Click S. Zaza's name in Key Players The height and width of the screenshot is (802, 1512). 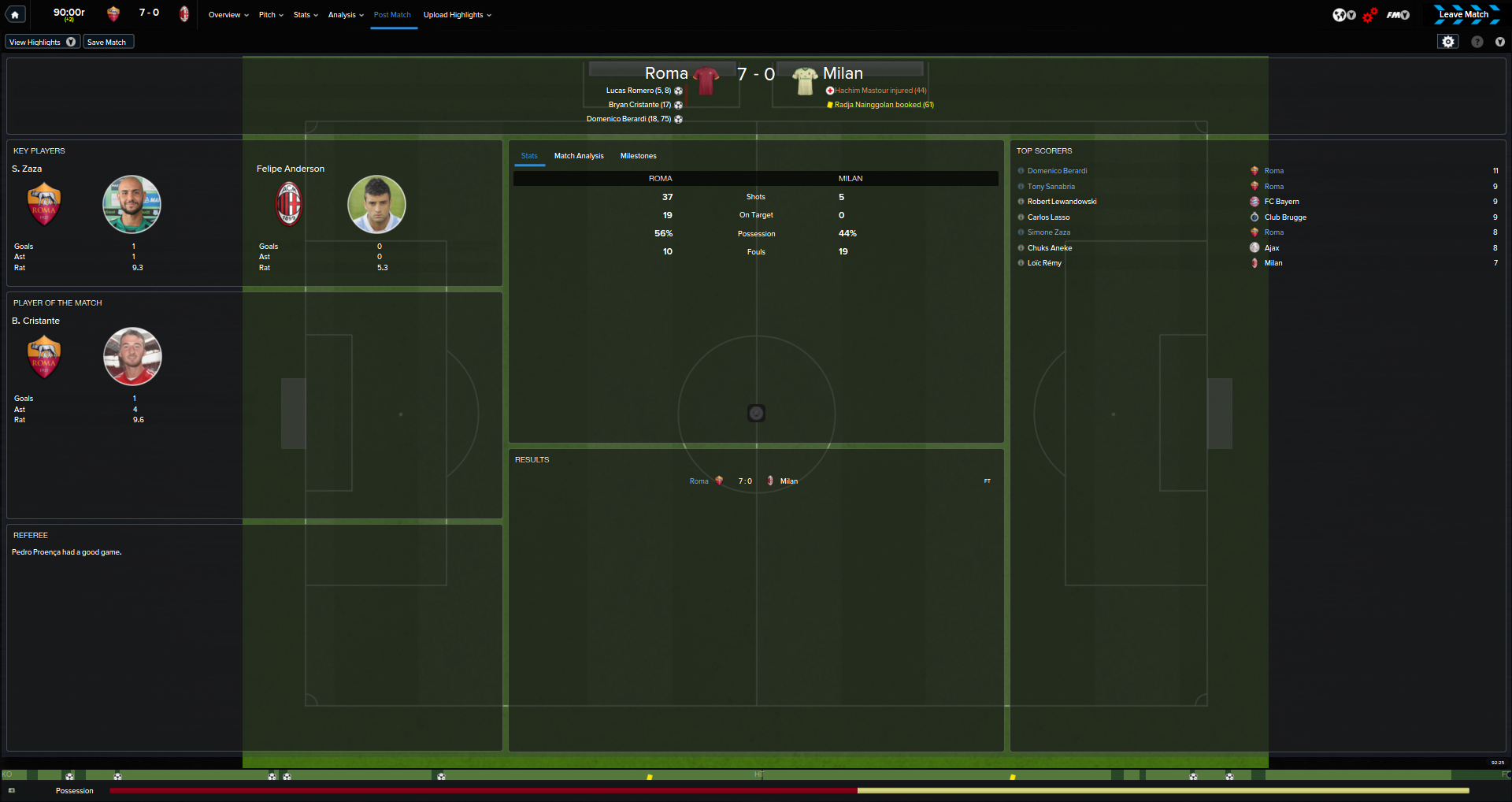click(28, 169)
